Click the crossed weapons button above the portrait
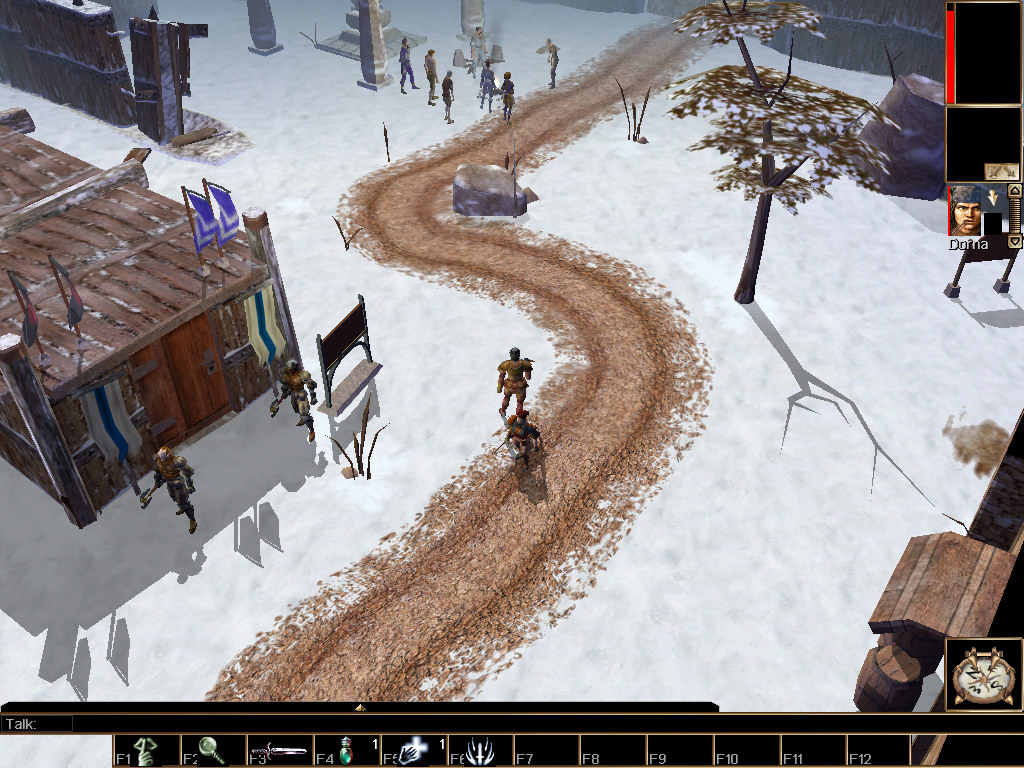This screenshot has width=1024, height=768. coord(1001,170)
